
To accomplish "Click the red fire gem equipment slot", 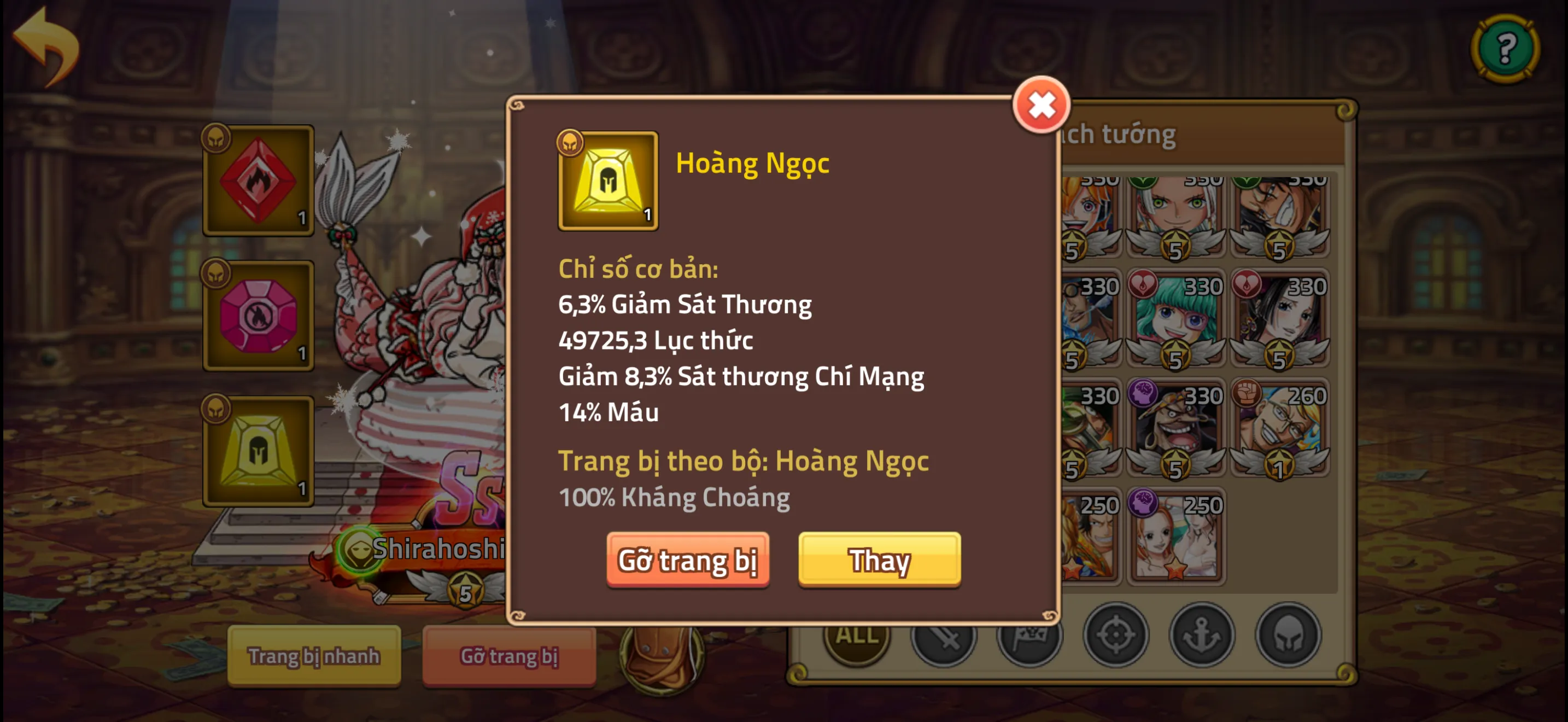I will coord(258,182).
